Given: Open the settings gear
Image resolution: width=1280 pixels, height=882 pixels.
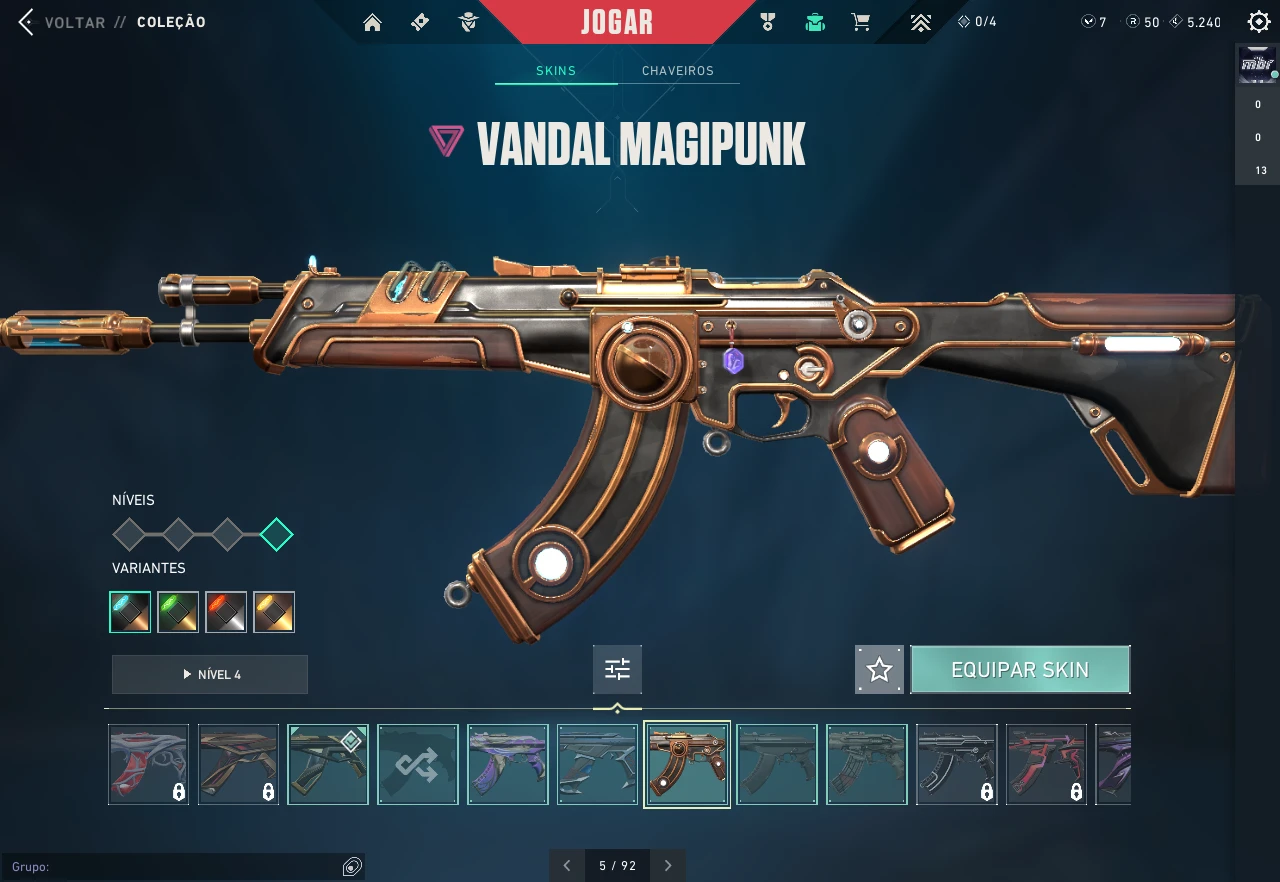Looking at the screenshot, I should [x=1259, y=22].
